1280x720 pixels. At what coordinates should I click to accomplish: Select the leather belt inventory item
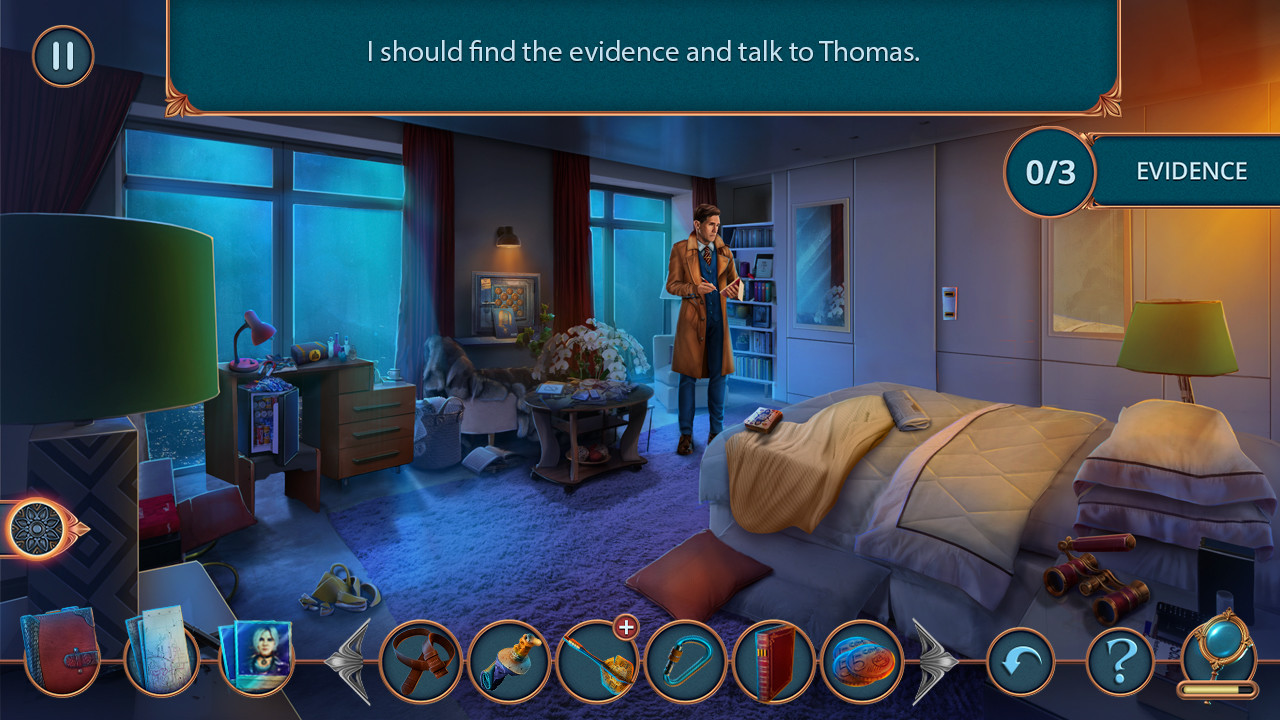(420, 662)
